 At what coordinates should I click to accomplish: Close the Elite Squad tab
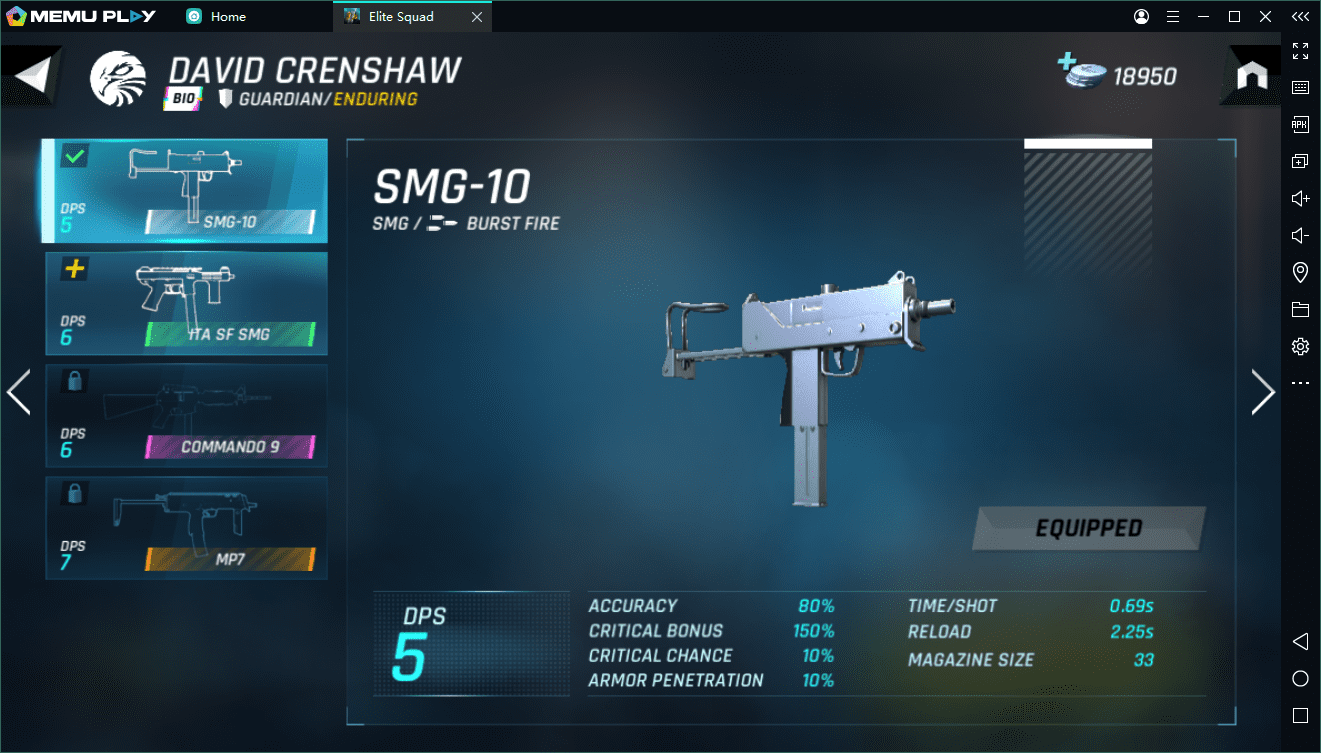477,16
